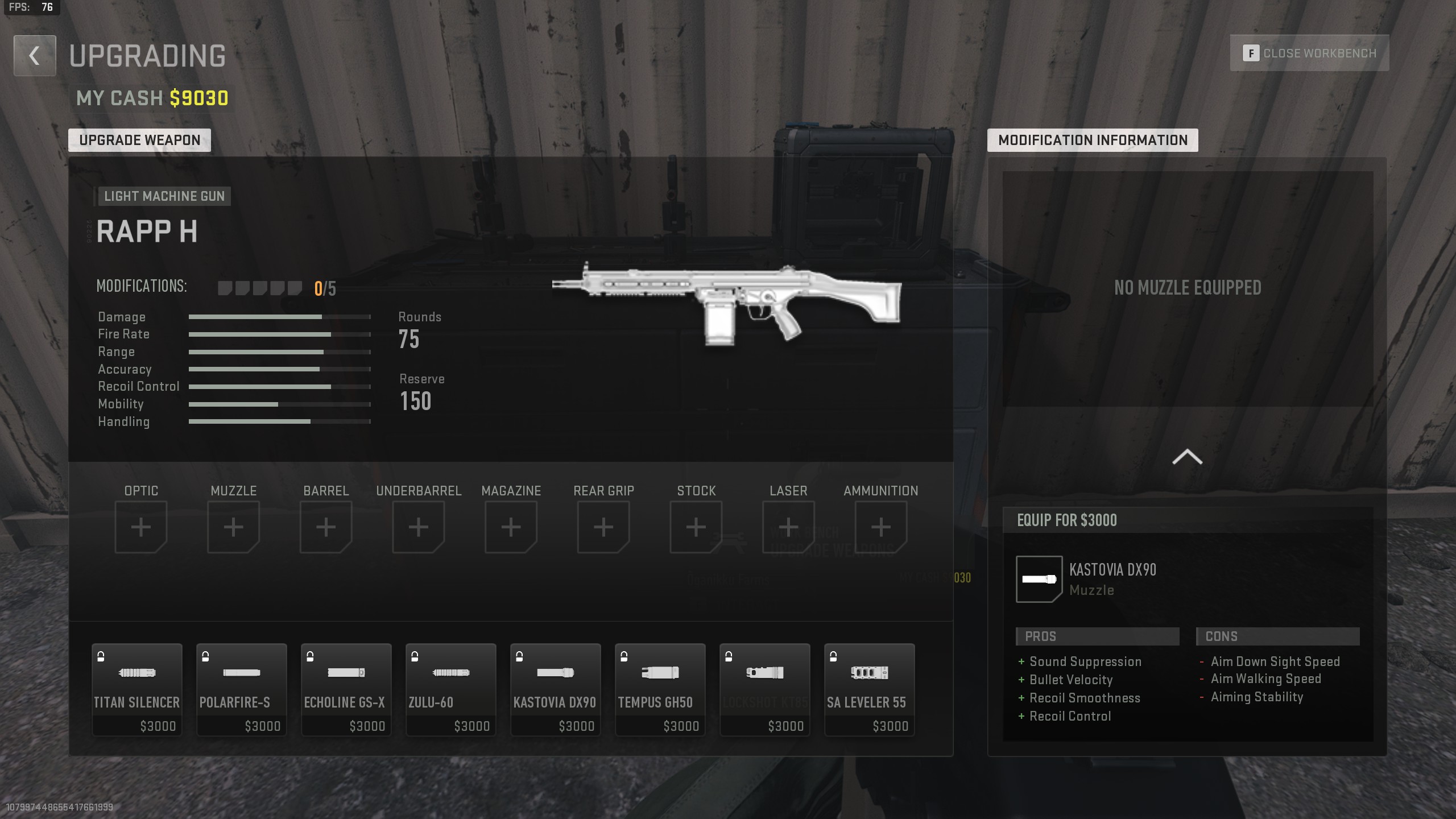Select the SA Leveler 55 muzzle

(869, 688)
